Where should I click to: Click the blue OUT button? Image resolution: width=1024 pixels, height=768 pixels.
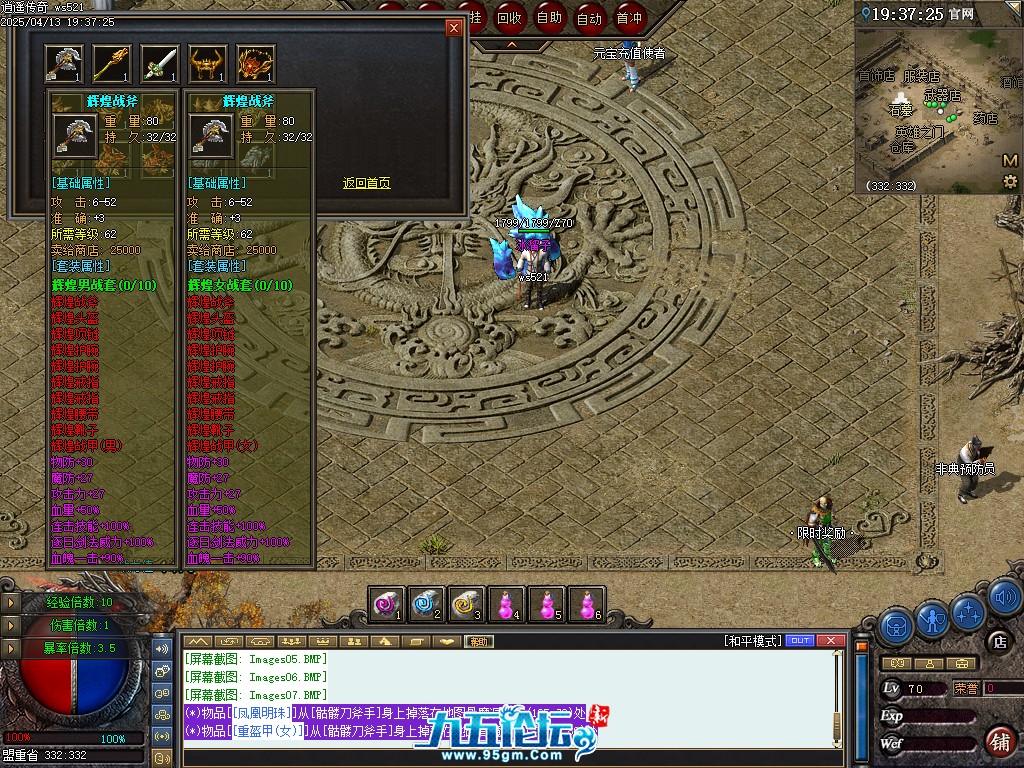[800, 641]
